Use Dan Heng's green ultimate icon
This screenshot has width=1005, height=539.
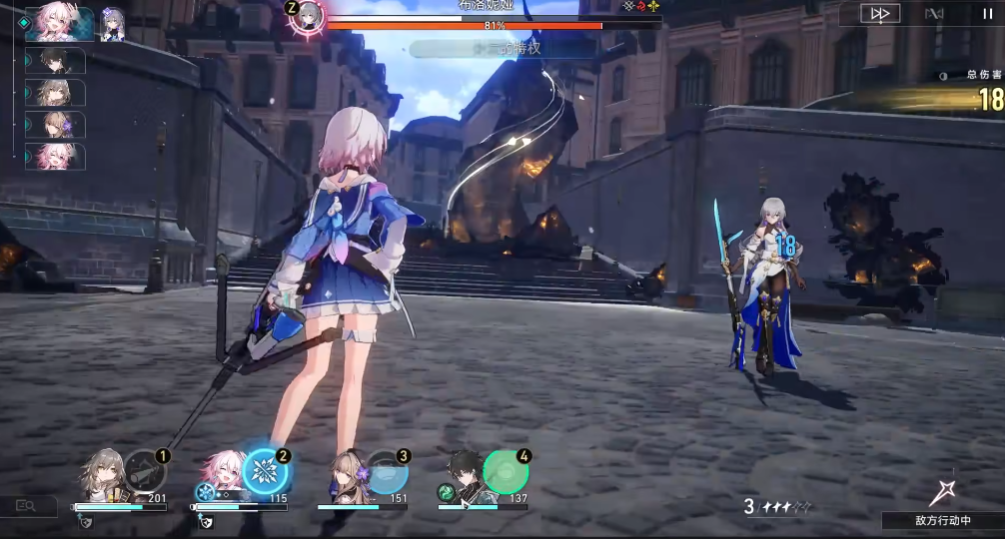[x=506, y=473]
